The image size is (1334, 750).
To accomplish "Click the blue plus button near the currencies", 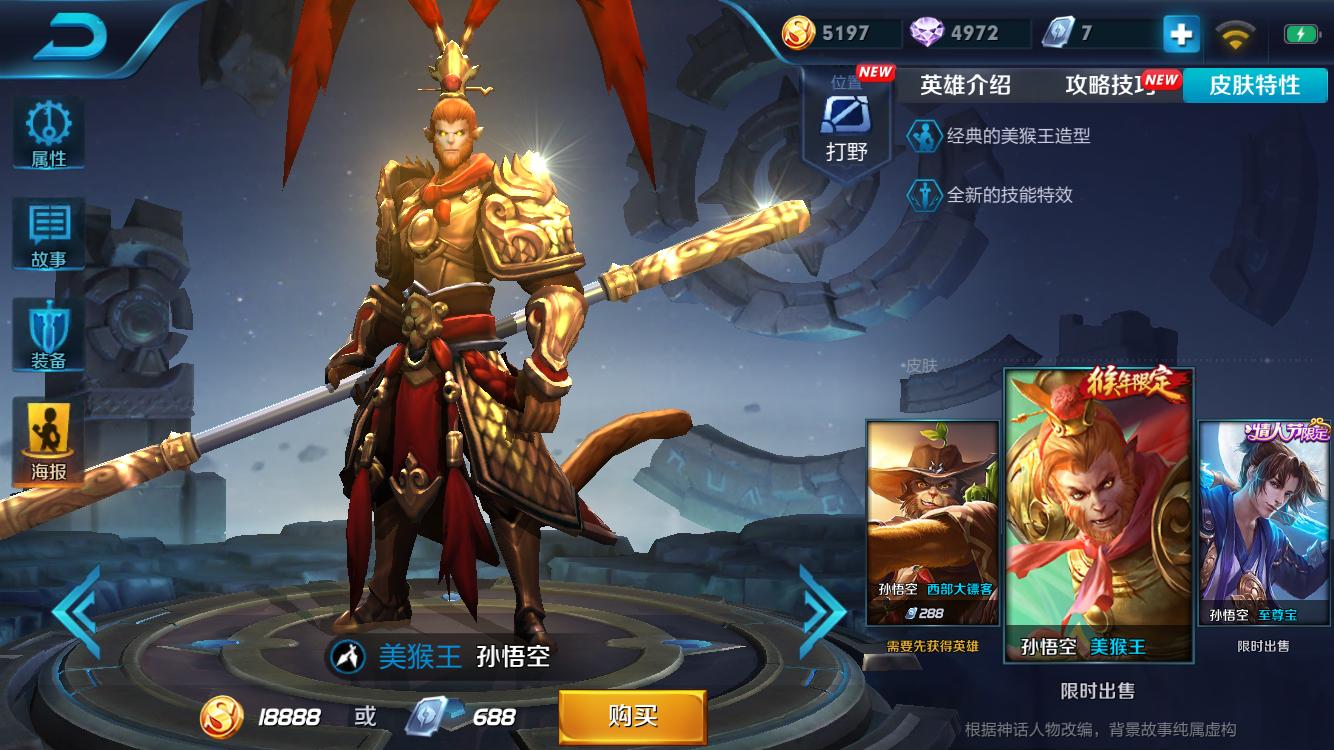I will [x=1181, y=33].
